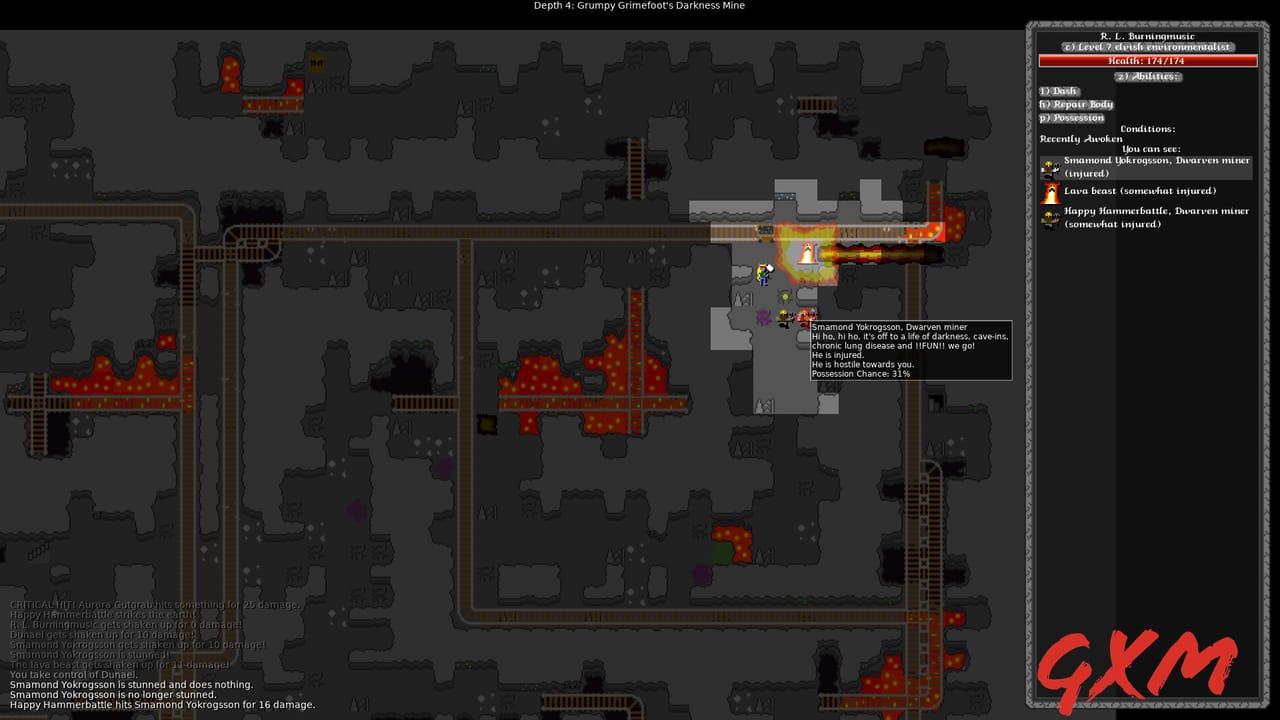This screenshot has height=720, width=1280.
Task: Click the Level 7 elvish environmentalist label
Action: 1148,47
